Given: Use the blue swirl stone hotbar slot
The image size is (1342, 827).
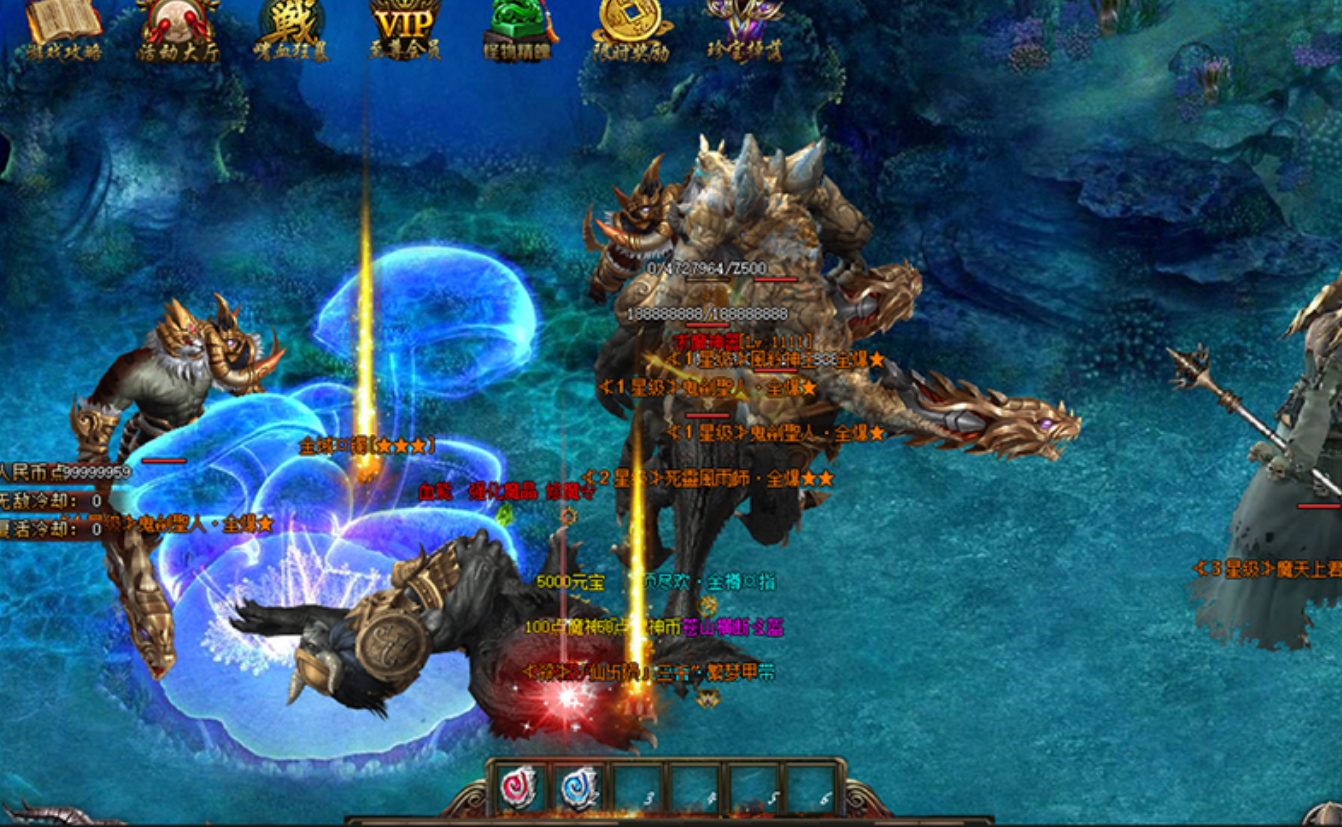Looking at the screenshot, I should pos(579,787).
